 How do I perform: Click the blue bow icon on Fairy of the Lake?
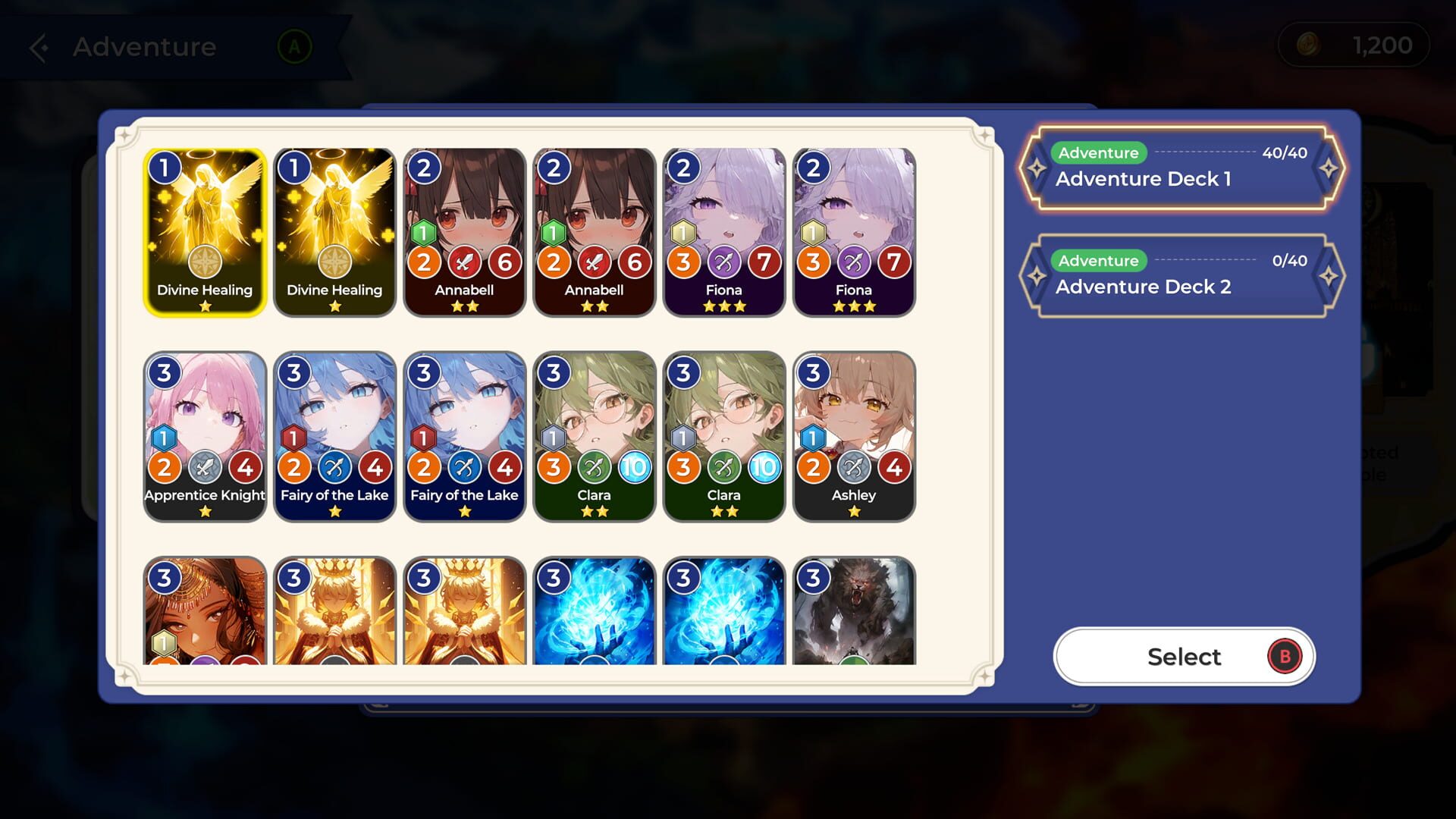point(334,468)
